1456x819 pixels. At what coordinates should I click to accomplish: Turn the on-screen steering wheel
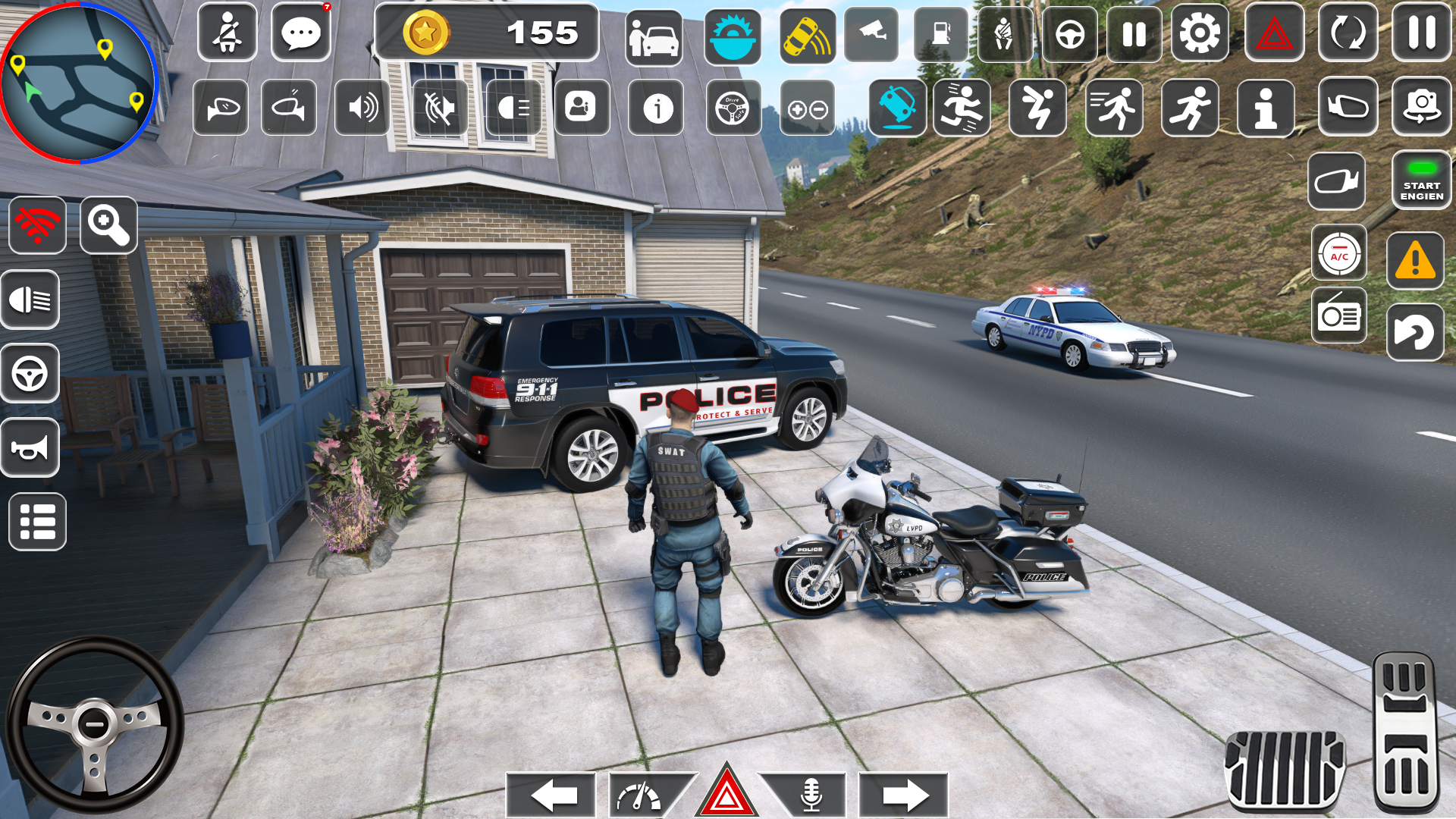[95, 724]
